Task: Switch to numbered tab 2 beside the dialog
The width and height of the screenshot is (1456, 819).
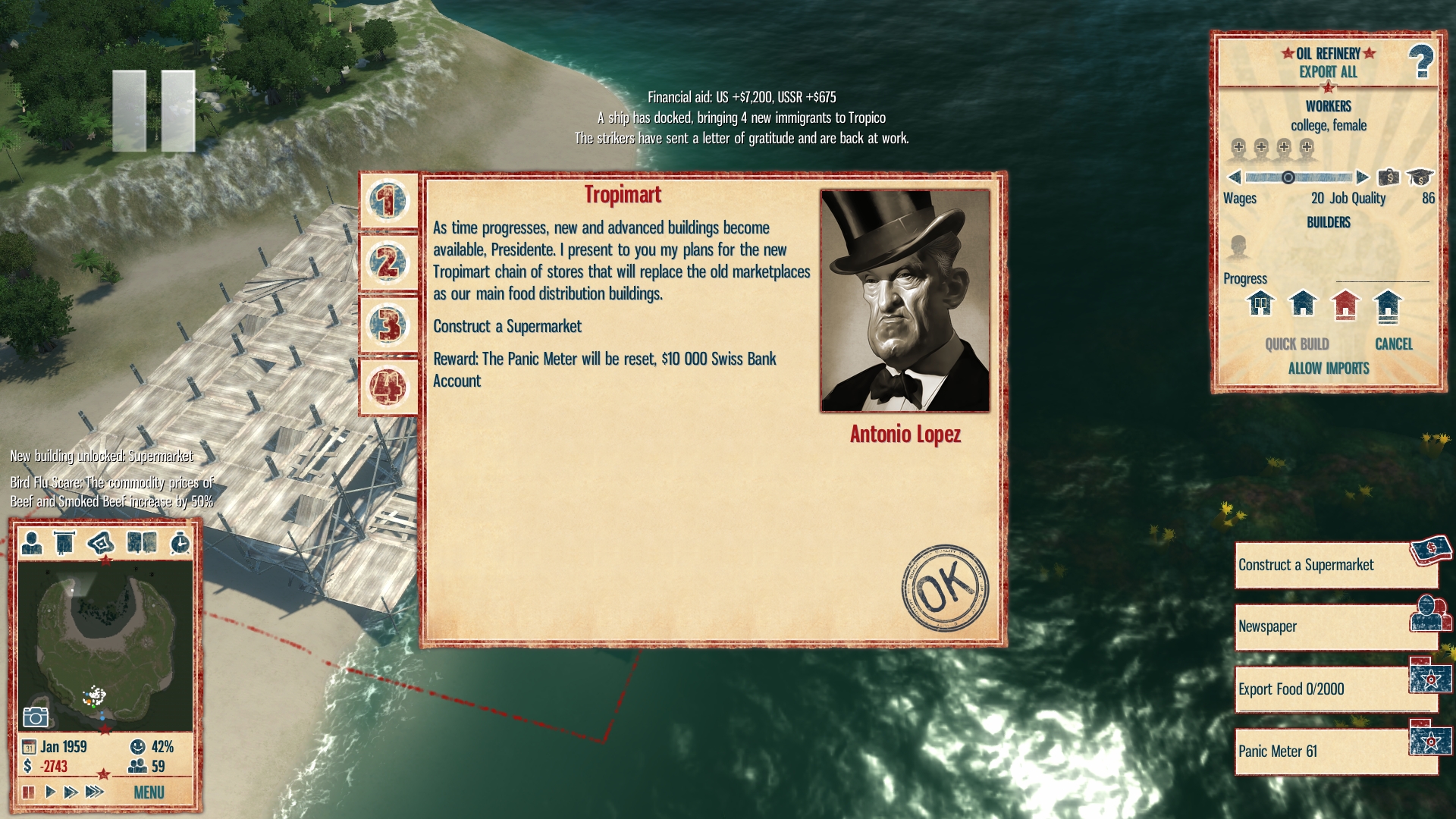Action: [388, 263]
